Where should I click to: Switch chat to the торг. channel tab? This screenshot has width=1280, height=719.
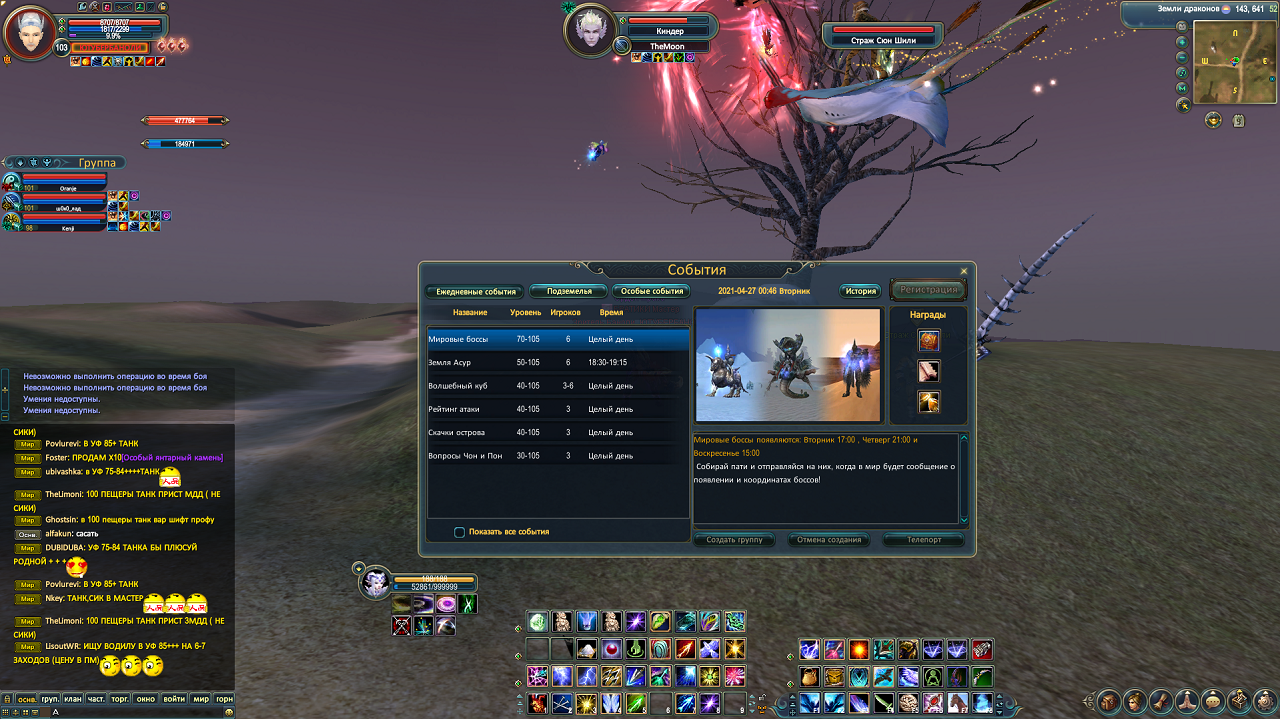point(122,699)
